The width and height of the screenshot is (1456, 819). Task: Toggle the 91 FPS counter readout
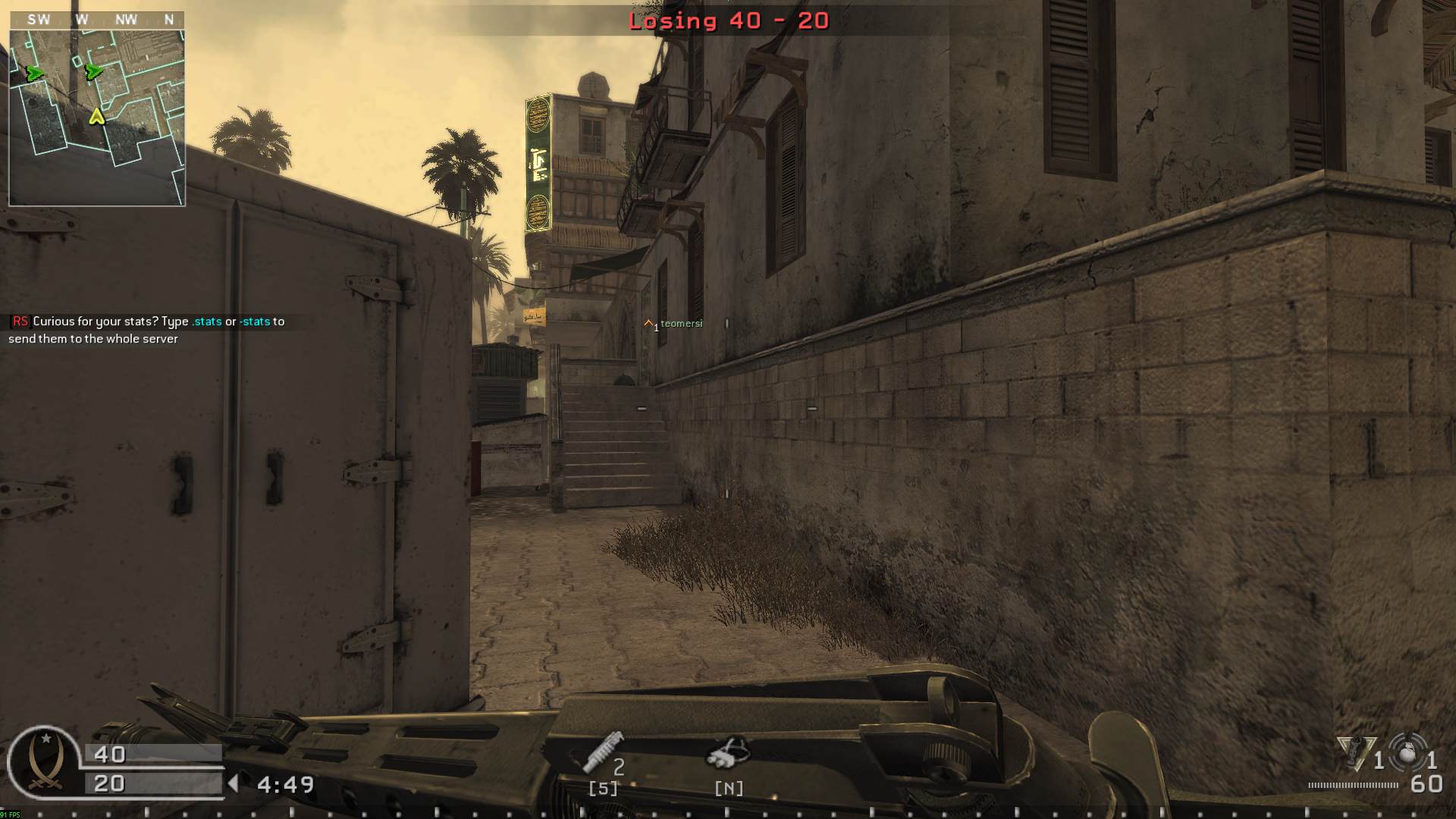tap(10, 812)
